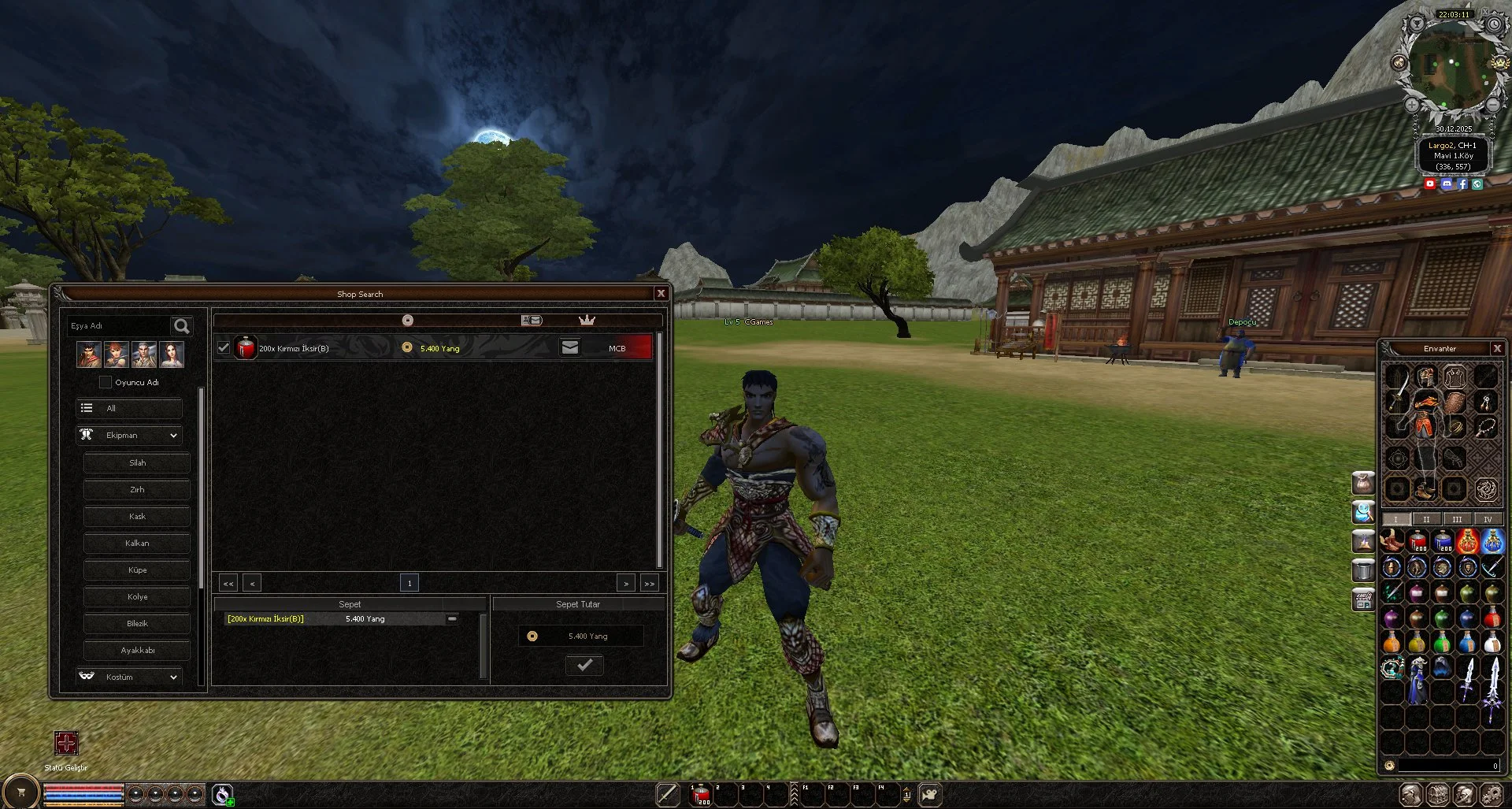Viewport: 1512px width, 809px height.
Task: Click the trash bin icon beside the inventory
Action: point(1364,570)
